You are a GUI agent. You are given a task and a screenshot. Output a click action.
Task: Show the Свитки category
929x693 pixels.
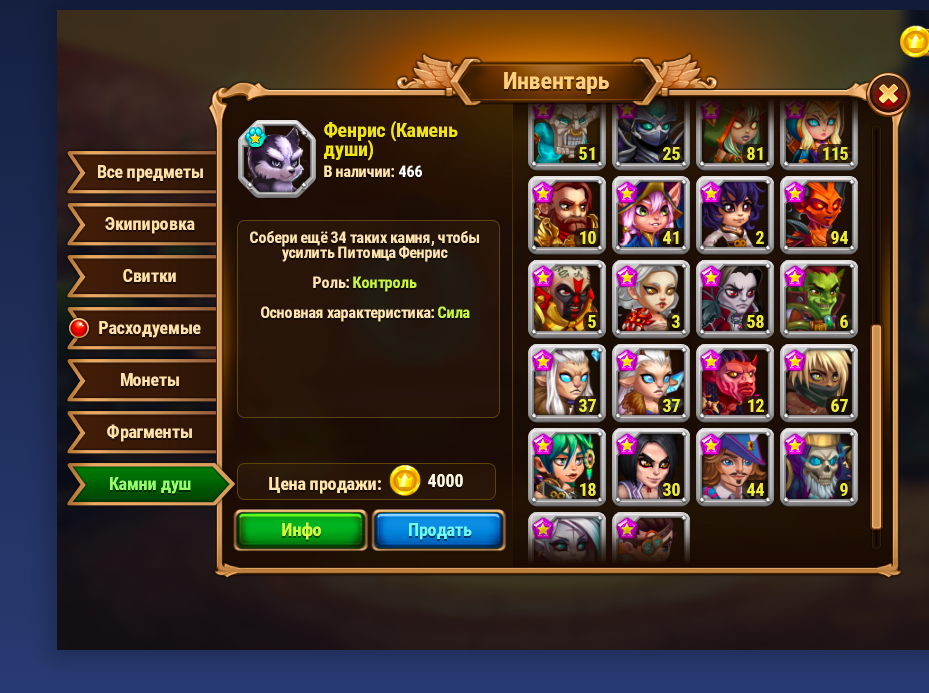[148, 276]
